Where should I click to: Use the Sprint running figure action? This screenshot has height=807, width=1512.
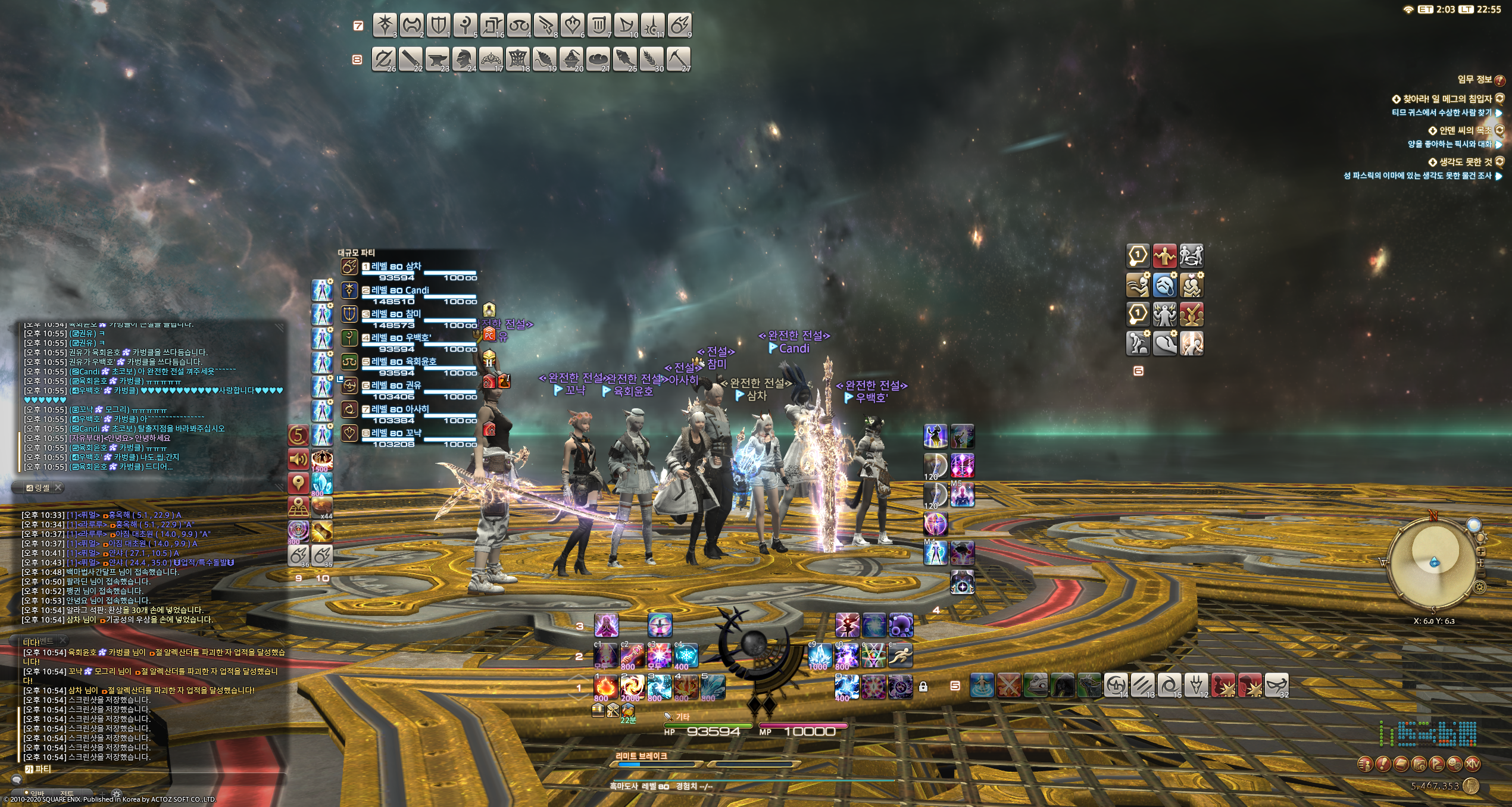[900, 656]
